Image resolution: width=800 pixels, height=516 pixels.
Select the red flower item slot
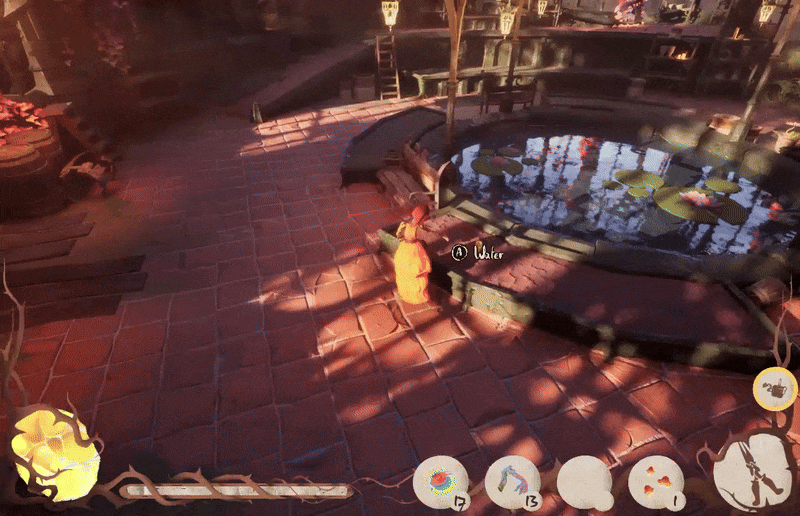pos(441,482)
